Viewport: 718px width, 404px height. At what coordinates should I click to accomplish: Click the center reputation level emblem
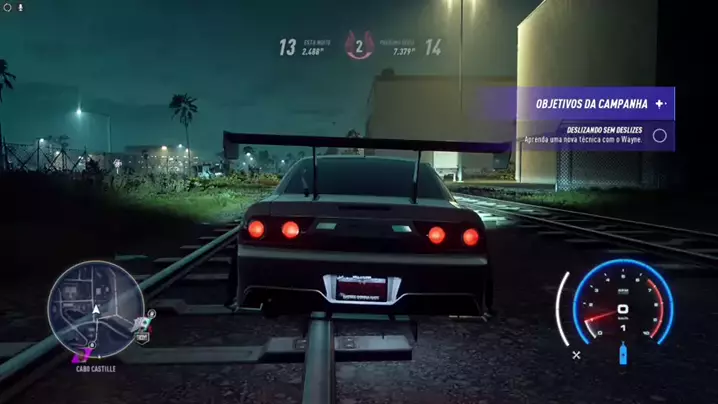pyautogui.click(x=359, y=46)
